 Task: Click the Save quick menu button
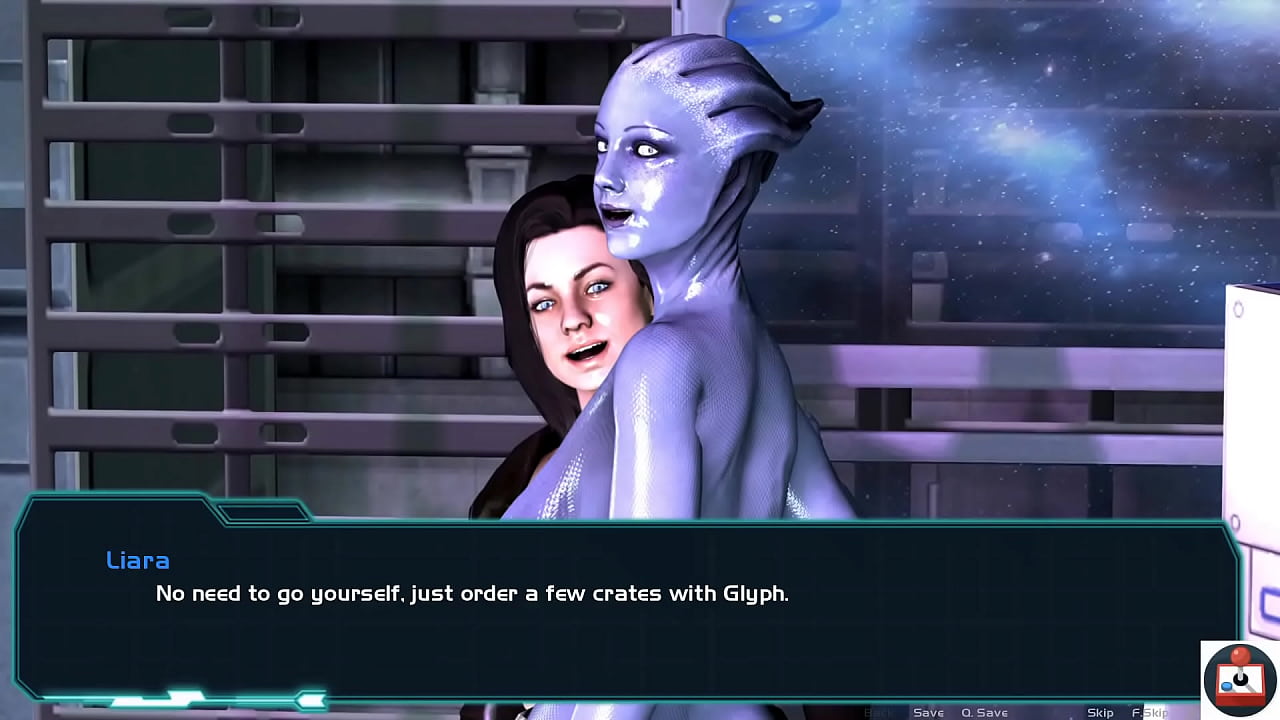[x=928, y=712]
